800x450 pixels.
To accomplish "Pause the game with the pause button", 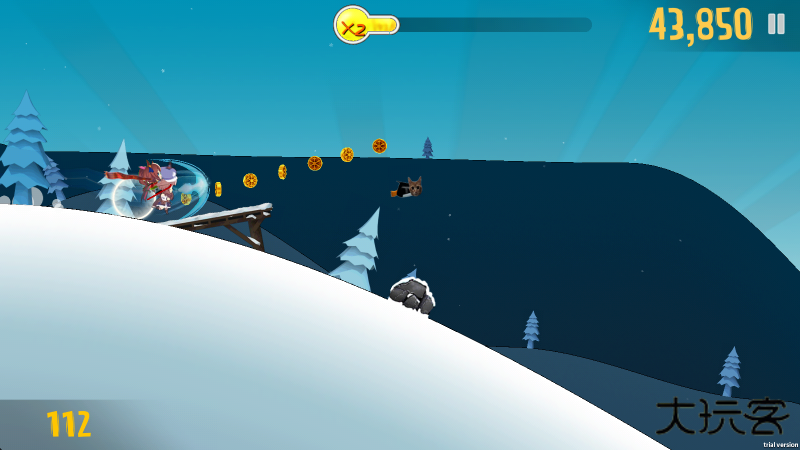I will point(776,24).
